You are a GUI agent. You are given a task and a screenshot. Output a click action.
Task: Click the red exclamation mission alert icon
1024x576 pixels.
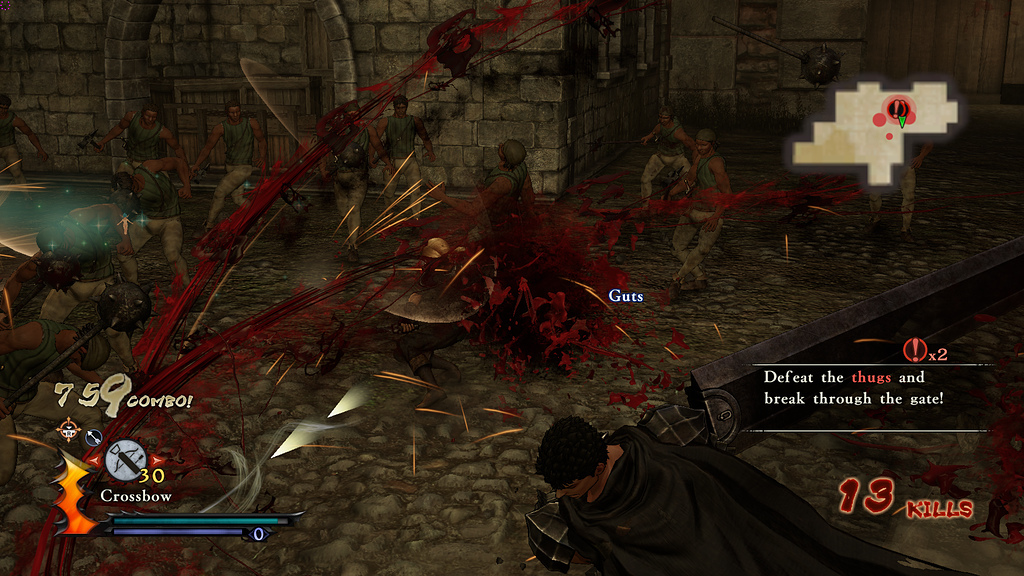tap(914, 350)
